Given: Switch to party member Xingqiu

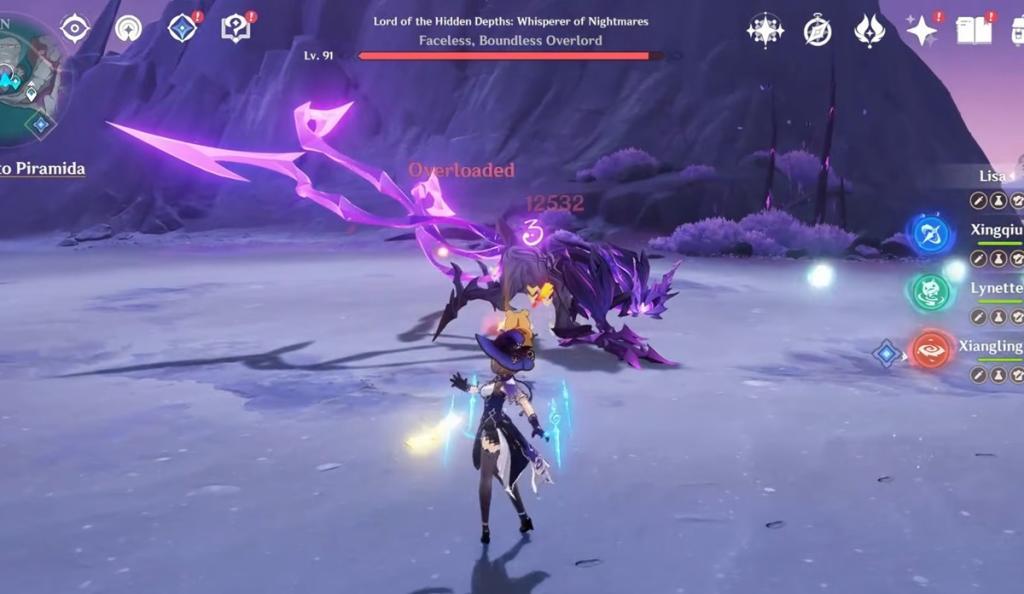Looking at the screenshot, I should coord(996,230).
